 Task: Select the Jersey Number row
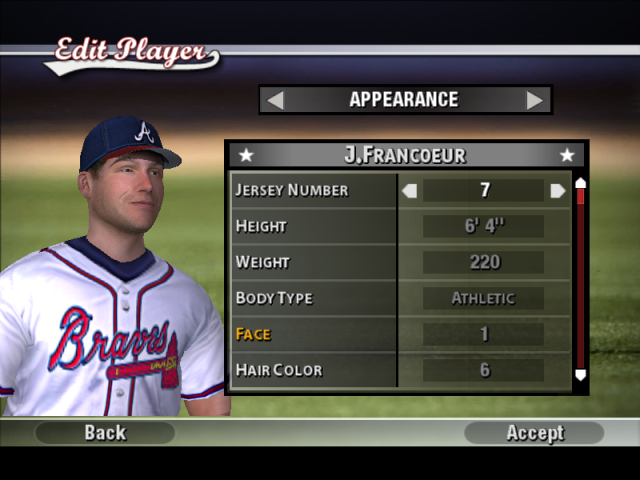(314, 190)
